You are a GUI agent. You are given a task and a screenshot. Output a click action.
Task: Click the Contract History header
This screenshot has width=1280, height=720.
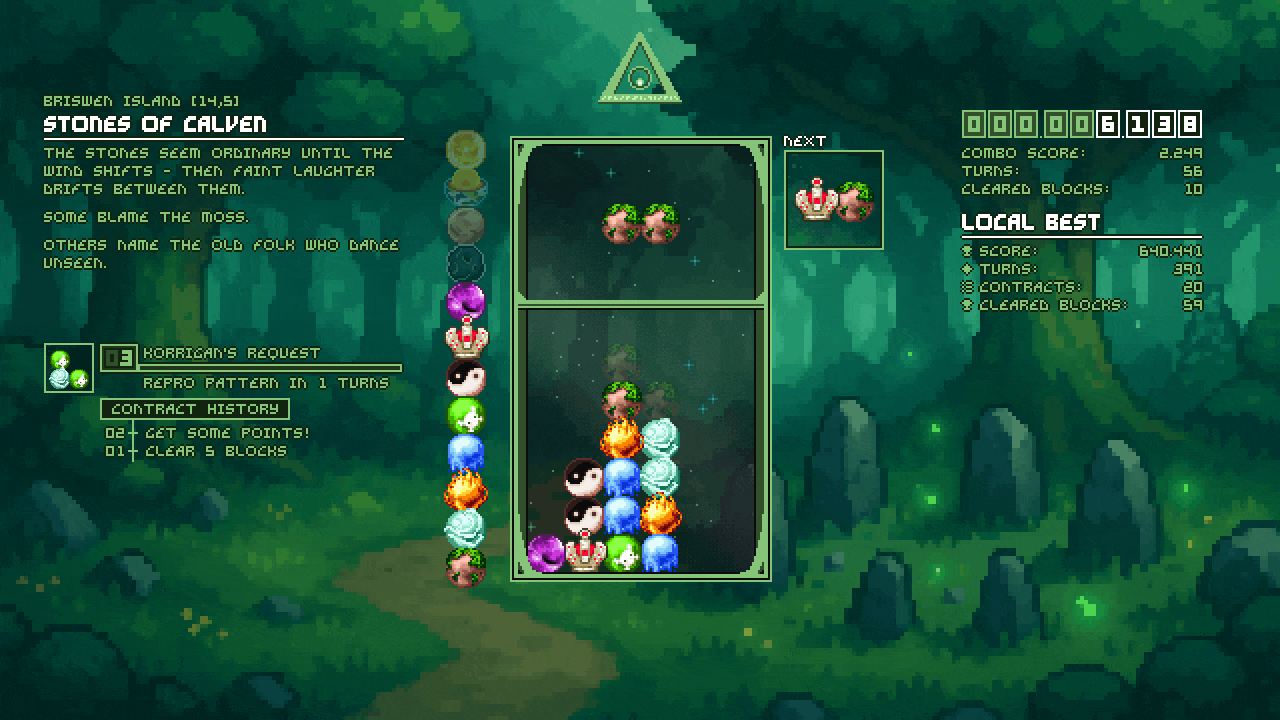click(x=195, y=409)
